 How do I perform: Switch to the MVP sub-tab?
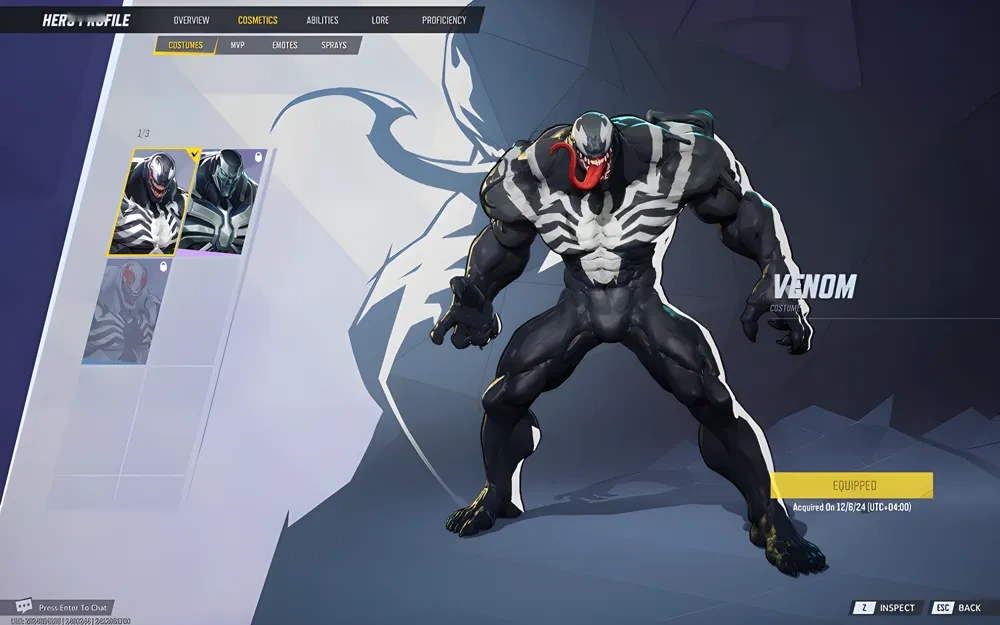238,45
